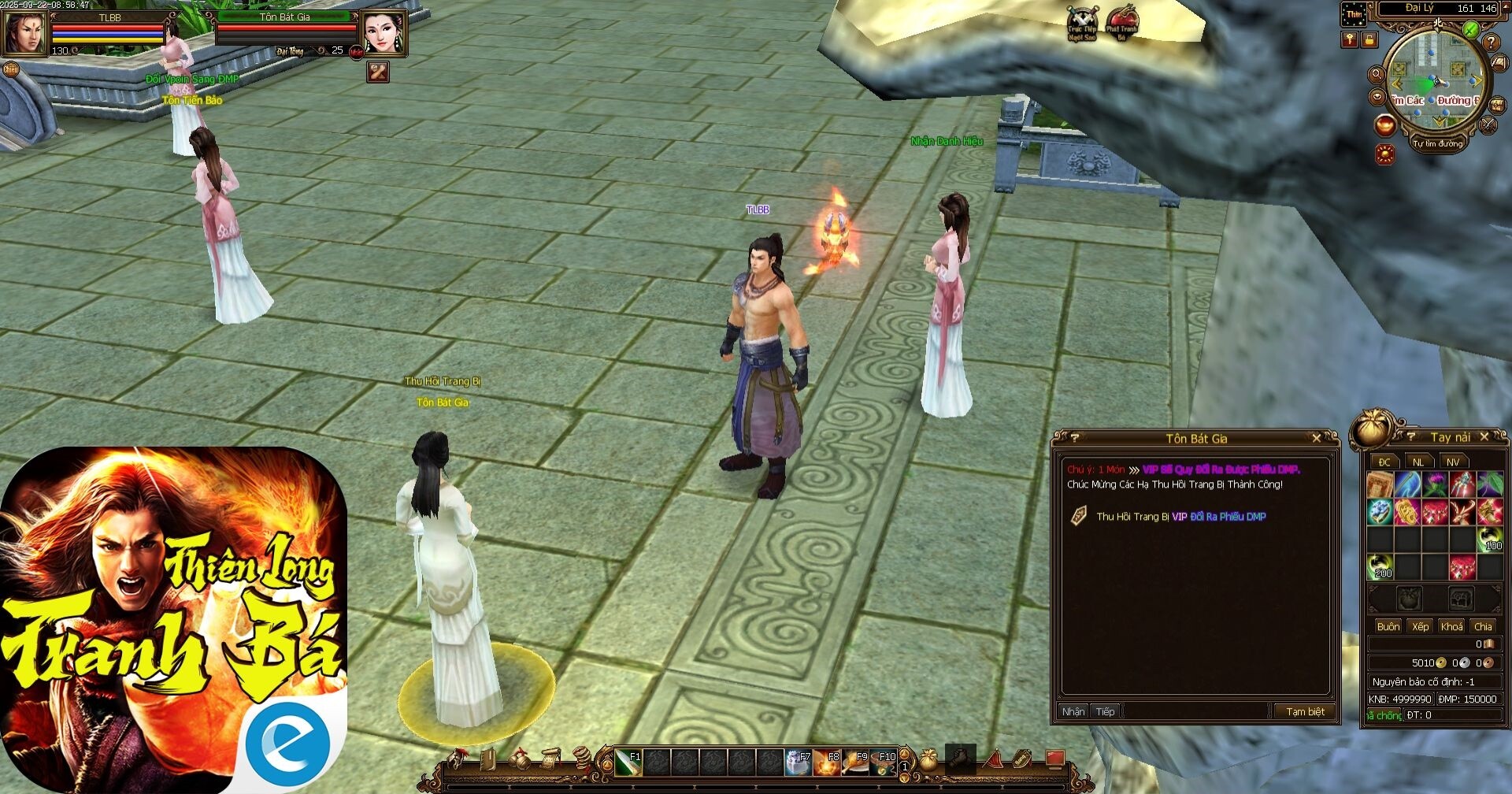The width and height of the screenshot is (1512, 794).
Task: Activate the Khoá lock button
Action: click(1451, 626)
